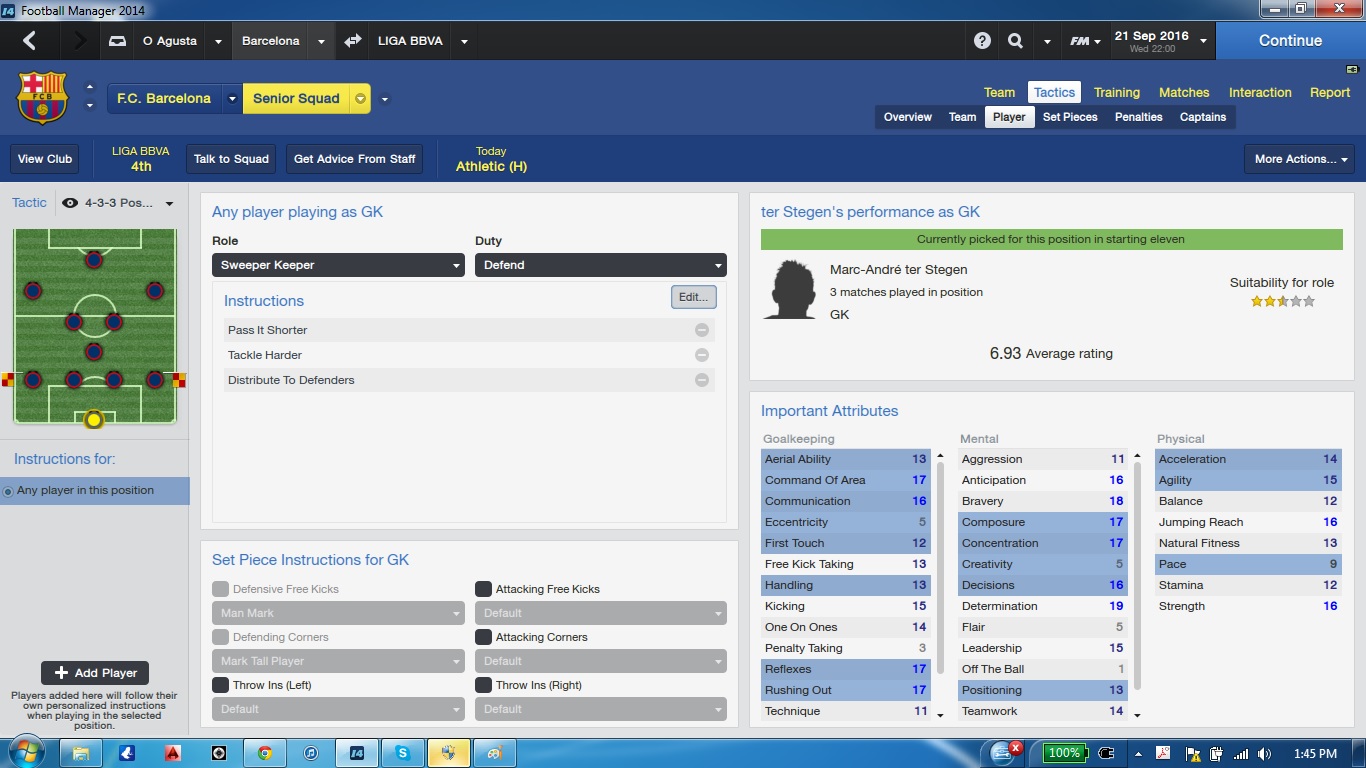Add Player to this position

95,673
